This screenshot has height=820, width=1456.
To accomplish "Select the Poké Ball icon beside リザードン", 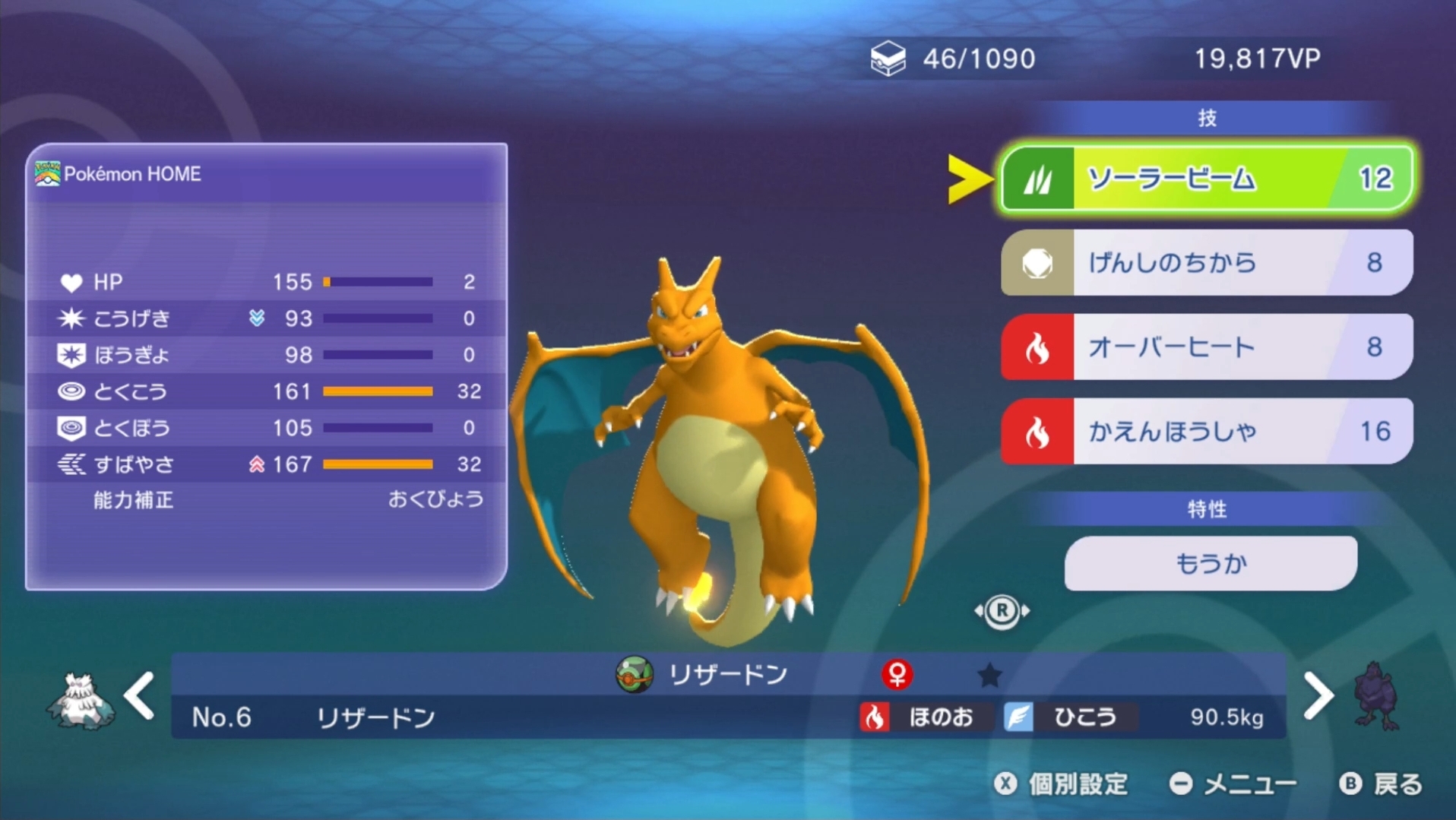I will pos(633,673).
